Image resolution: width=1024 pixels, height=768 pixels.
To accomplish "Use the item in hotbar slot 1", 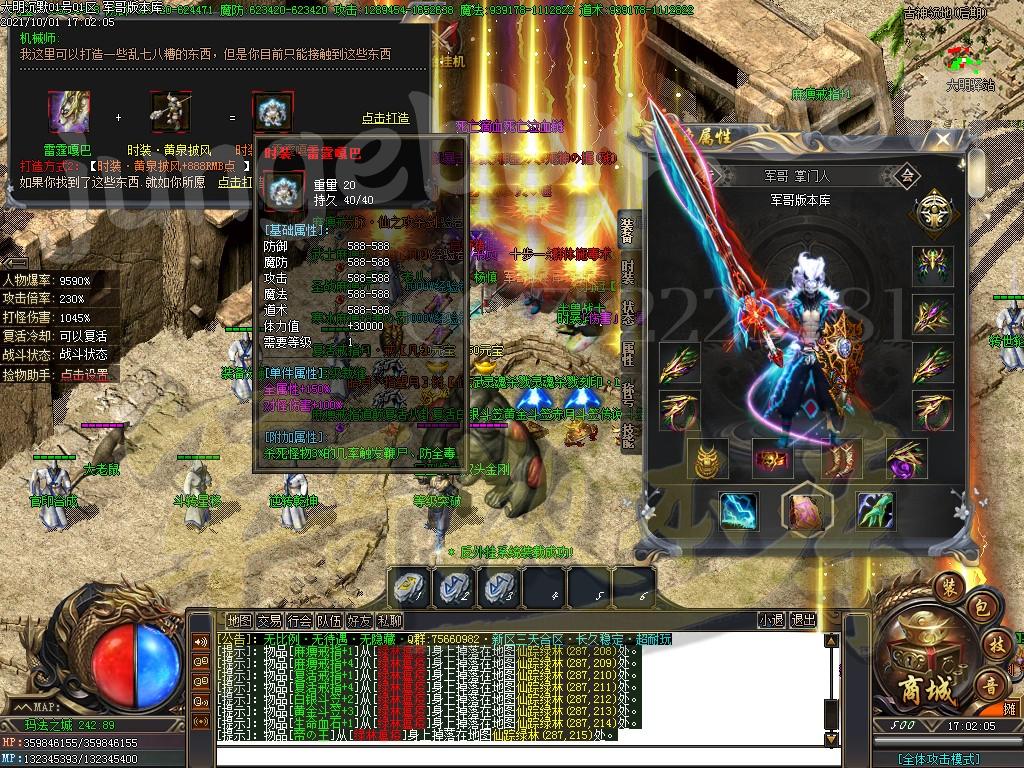I will (411, 588).
